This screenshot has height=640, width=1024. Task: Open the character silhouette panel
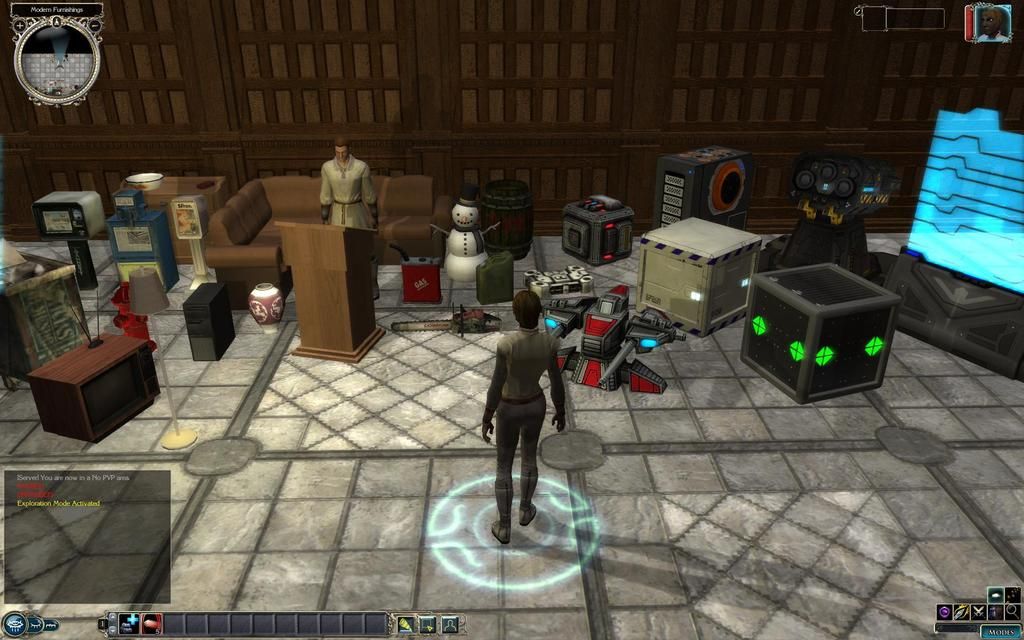(449, 624)
